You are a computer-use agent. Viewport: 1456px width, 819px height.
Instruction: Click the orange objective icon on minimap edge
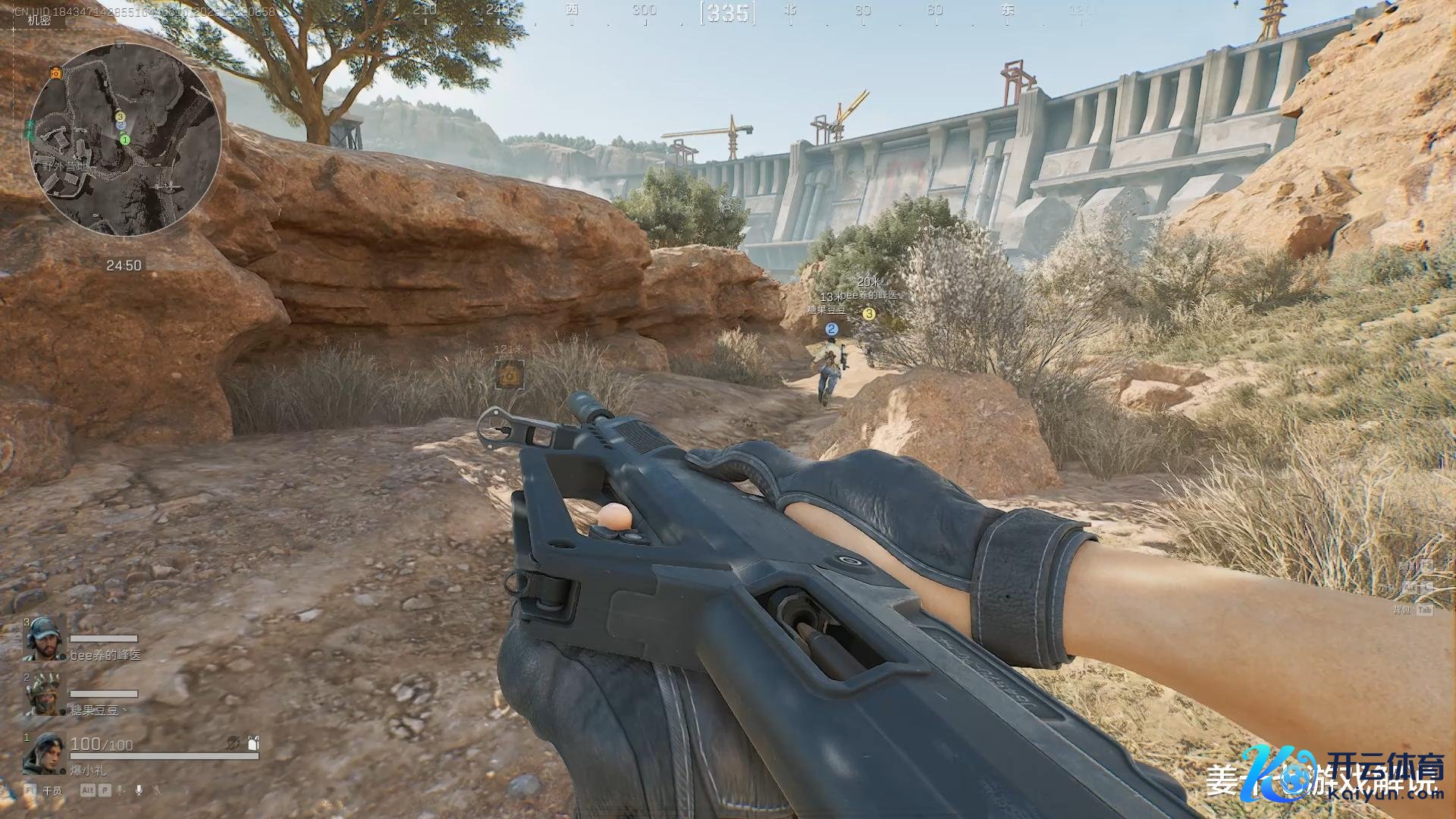pyautogui.click(x=55, y=73)
